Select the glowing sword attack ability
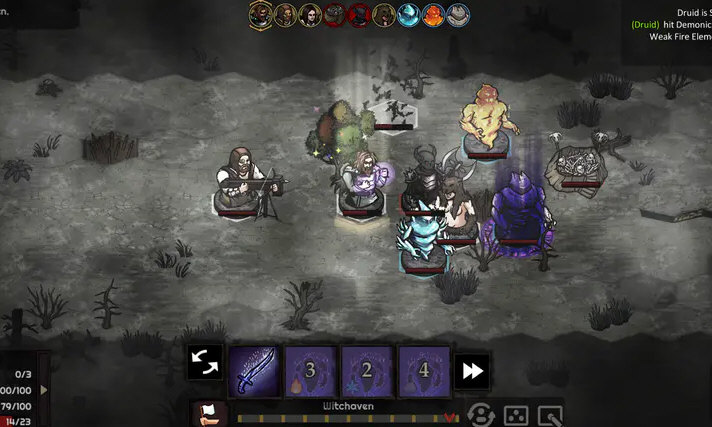Viewport: 712px width, 427px height. (x=254, y=370)
